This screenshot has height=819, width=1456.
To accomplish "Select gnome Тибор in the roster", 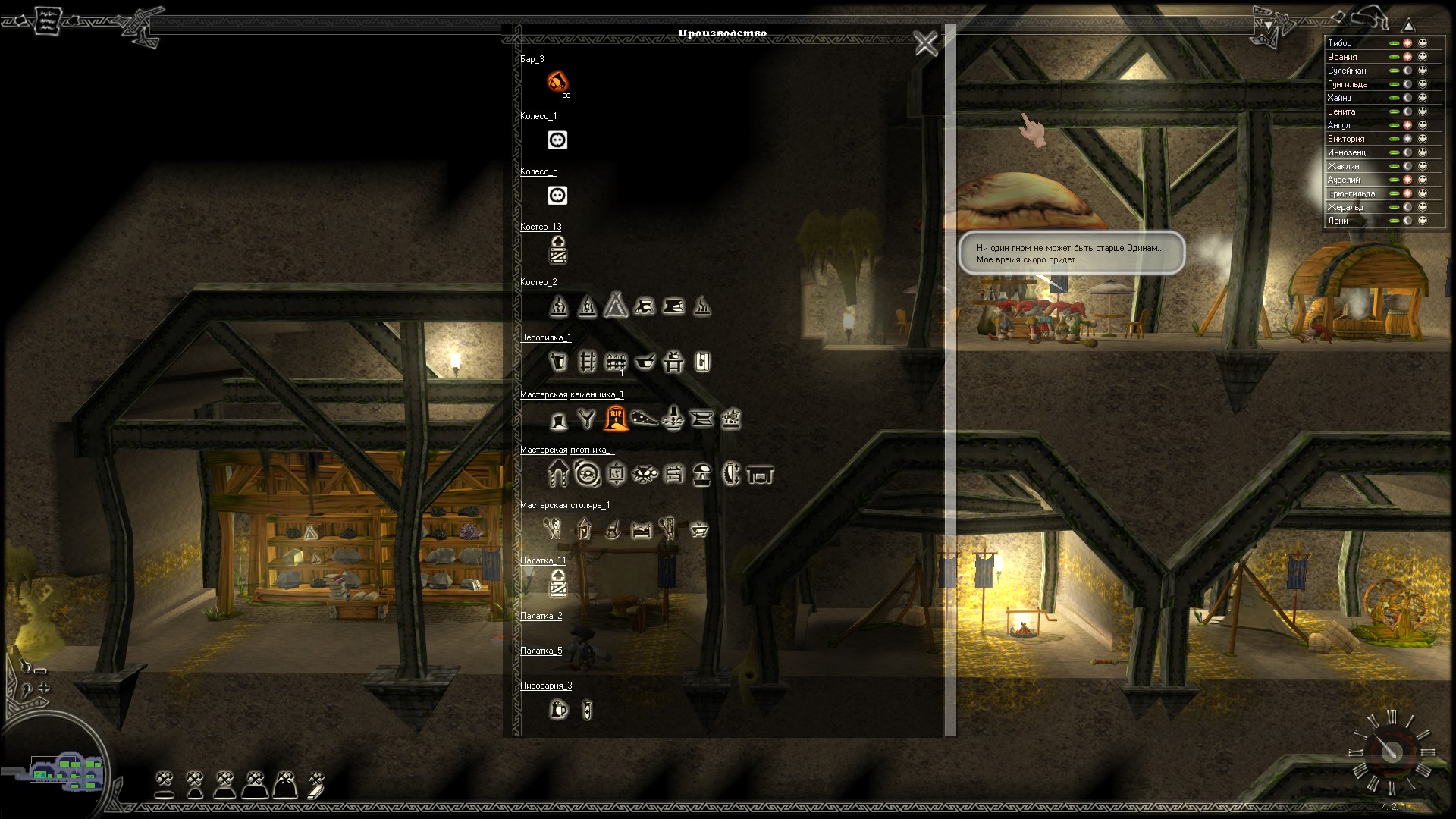I will pyautogui.click(x=1340, y=43).
